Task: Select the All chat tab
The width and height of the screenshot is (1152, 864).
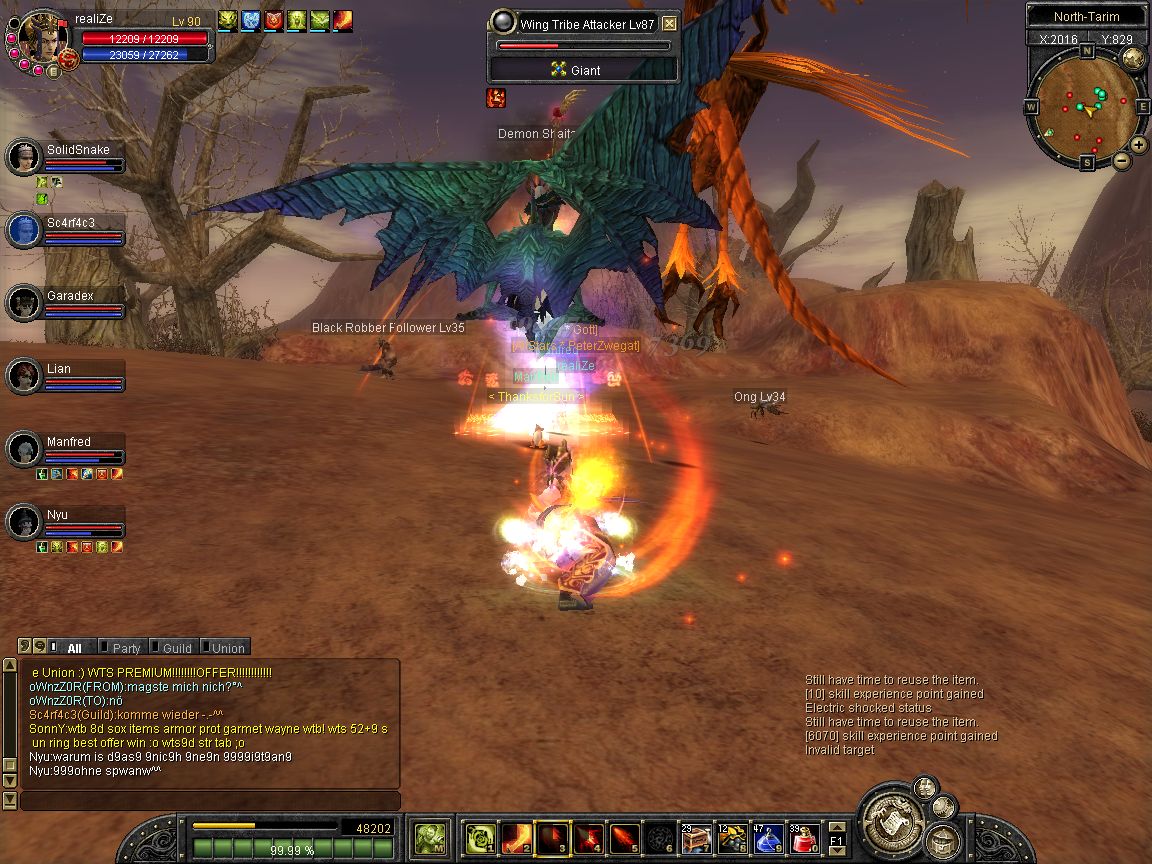Action: [74, 648]
